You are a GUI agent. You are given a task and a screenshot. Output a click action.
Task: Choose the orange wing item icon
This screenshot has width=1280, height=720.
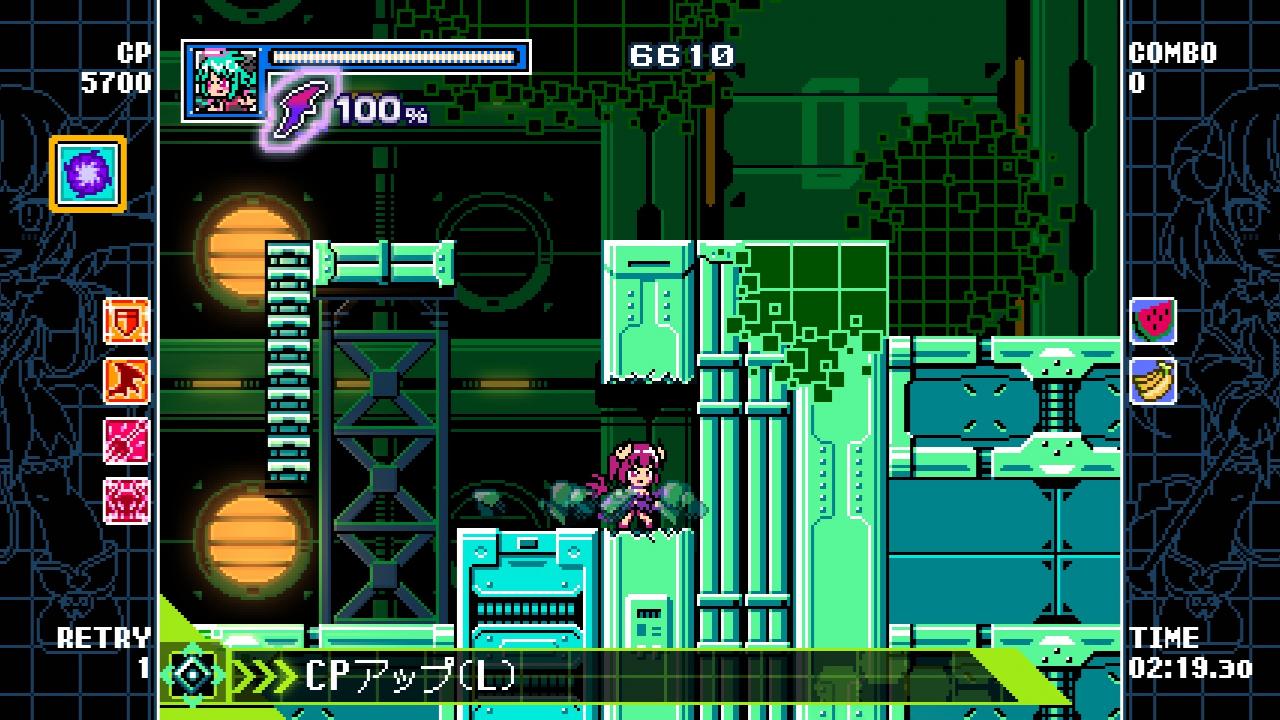127,381
